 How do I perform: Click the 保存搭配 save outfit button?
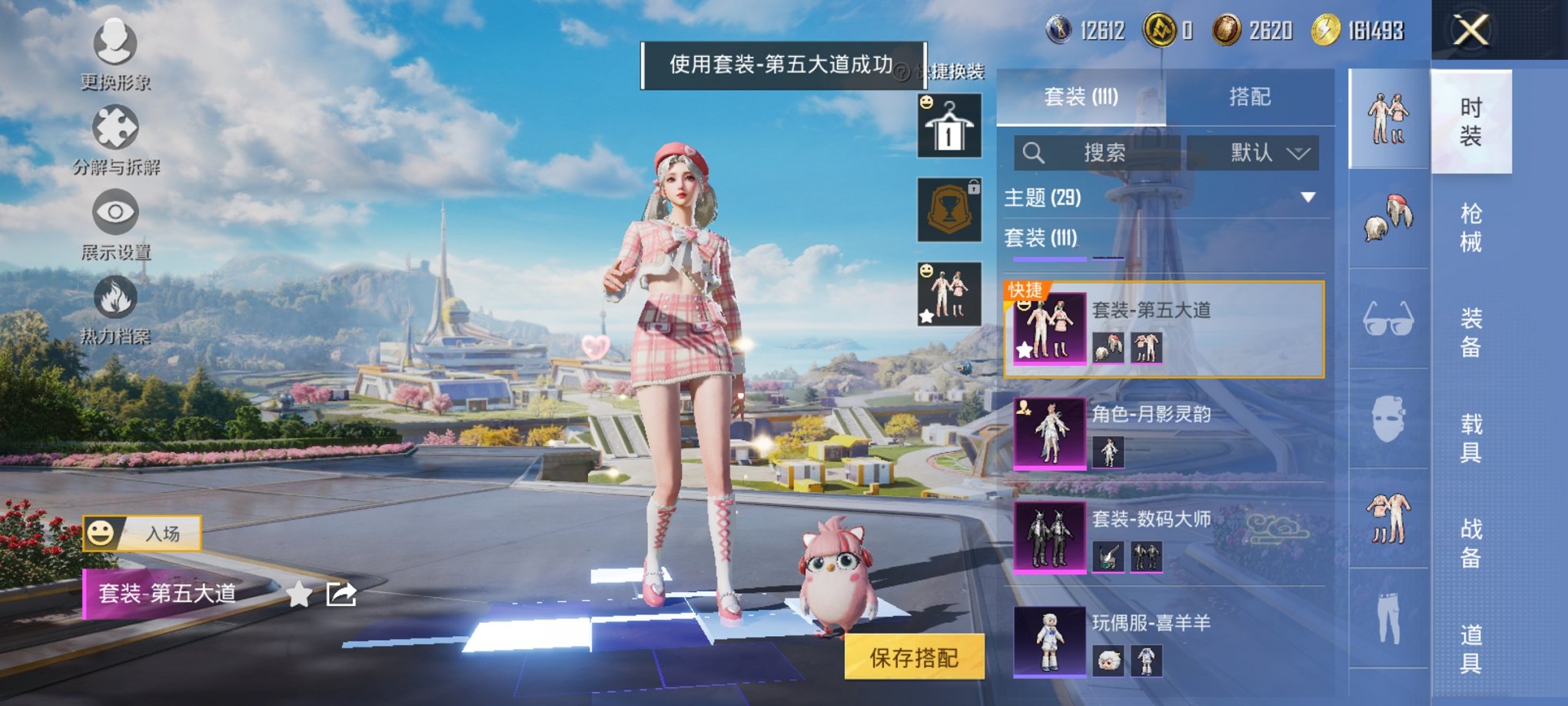[914, 658]
